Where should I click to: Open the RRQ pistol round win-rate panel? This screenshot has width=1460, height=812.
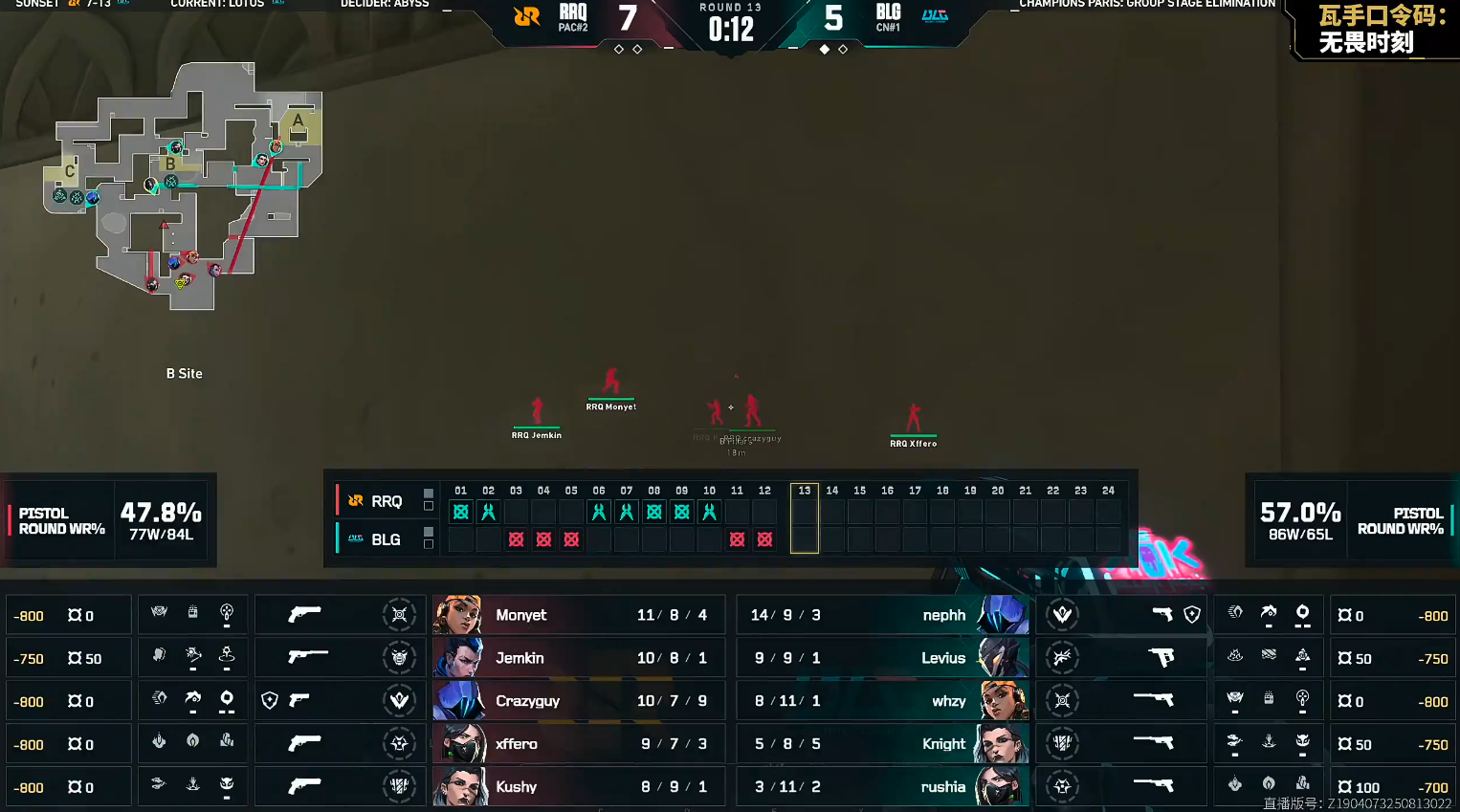coord(108,520)
